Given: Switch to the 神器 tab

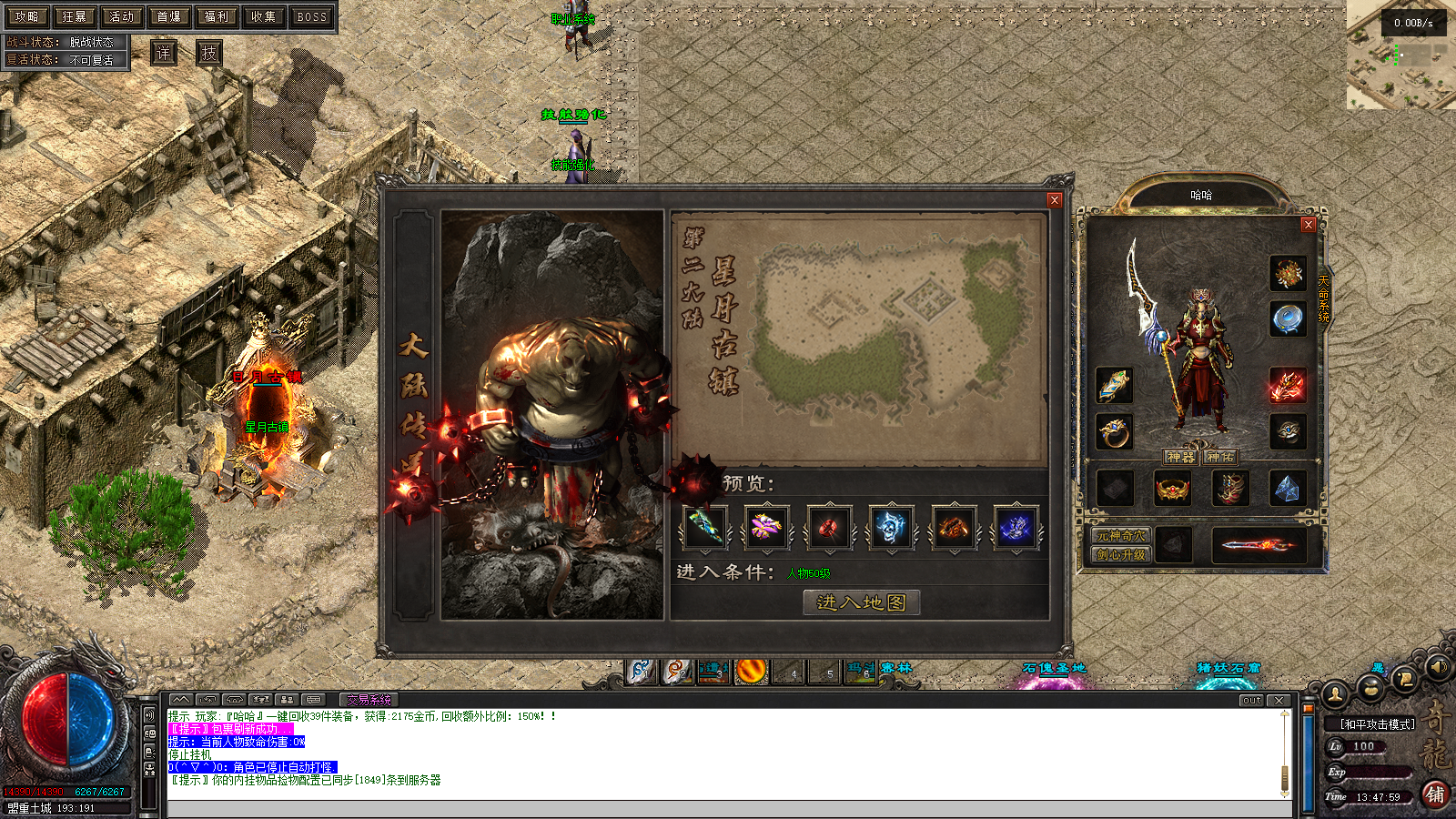Looking at the screenshot, I should coord(1180,457).
